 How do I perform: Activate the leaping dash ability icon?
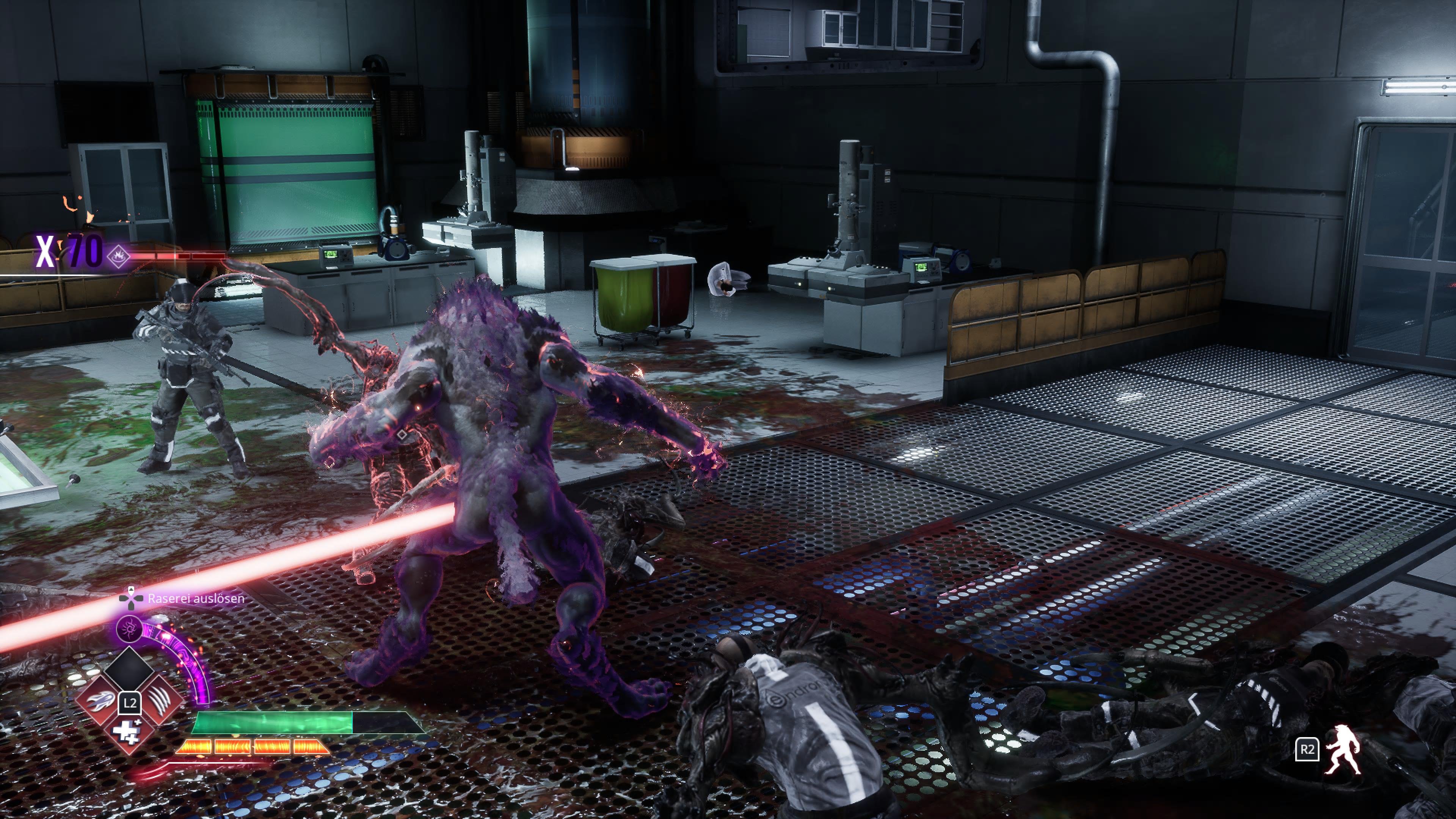pyautogui.click(x=100, y=702)
